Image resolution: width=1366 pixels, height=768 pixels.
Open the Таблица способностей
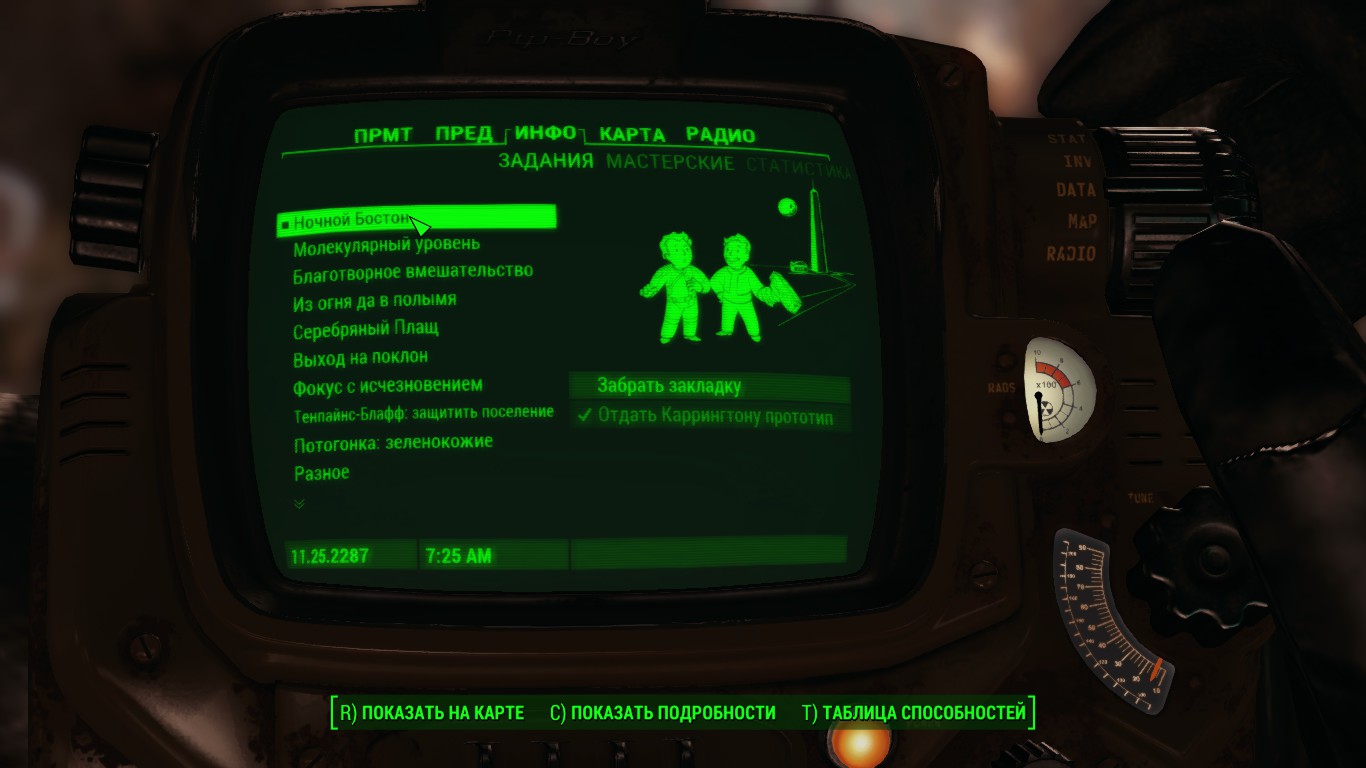(919, 713)
